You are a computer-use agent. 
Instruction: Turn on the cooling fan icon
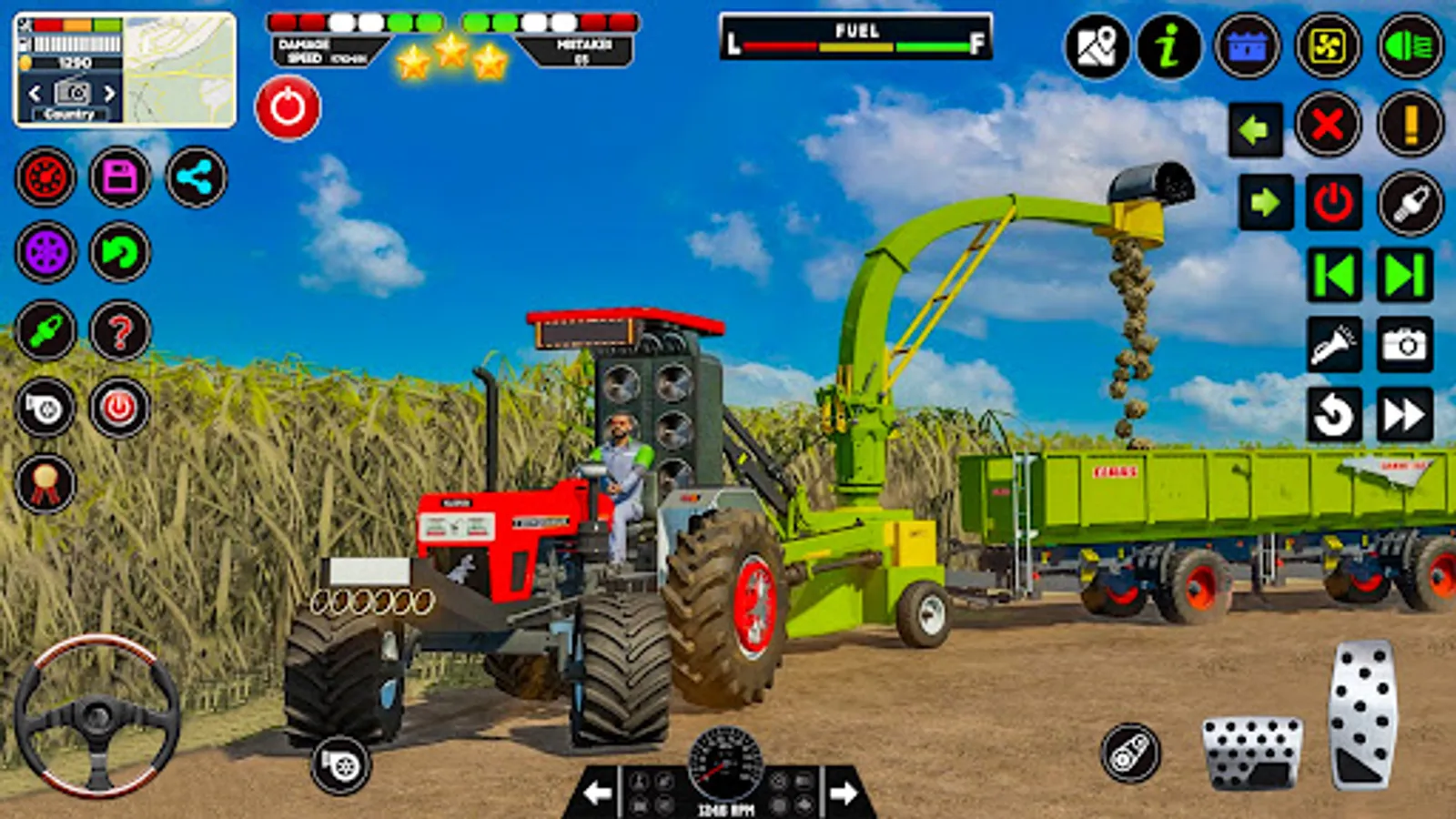1327,44
